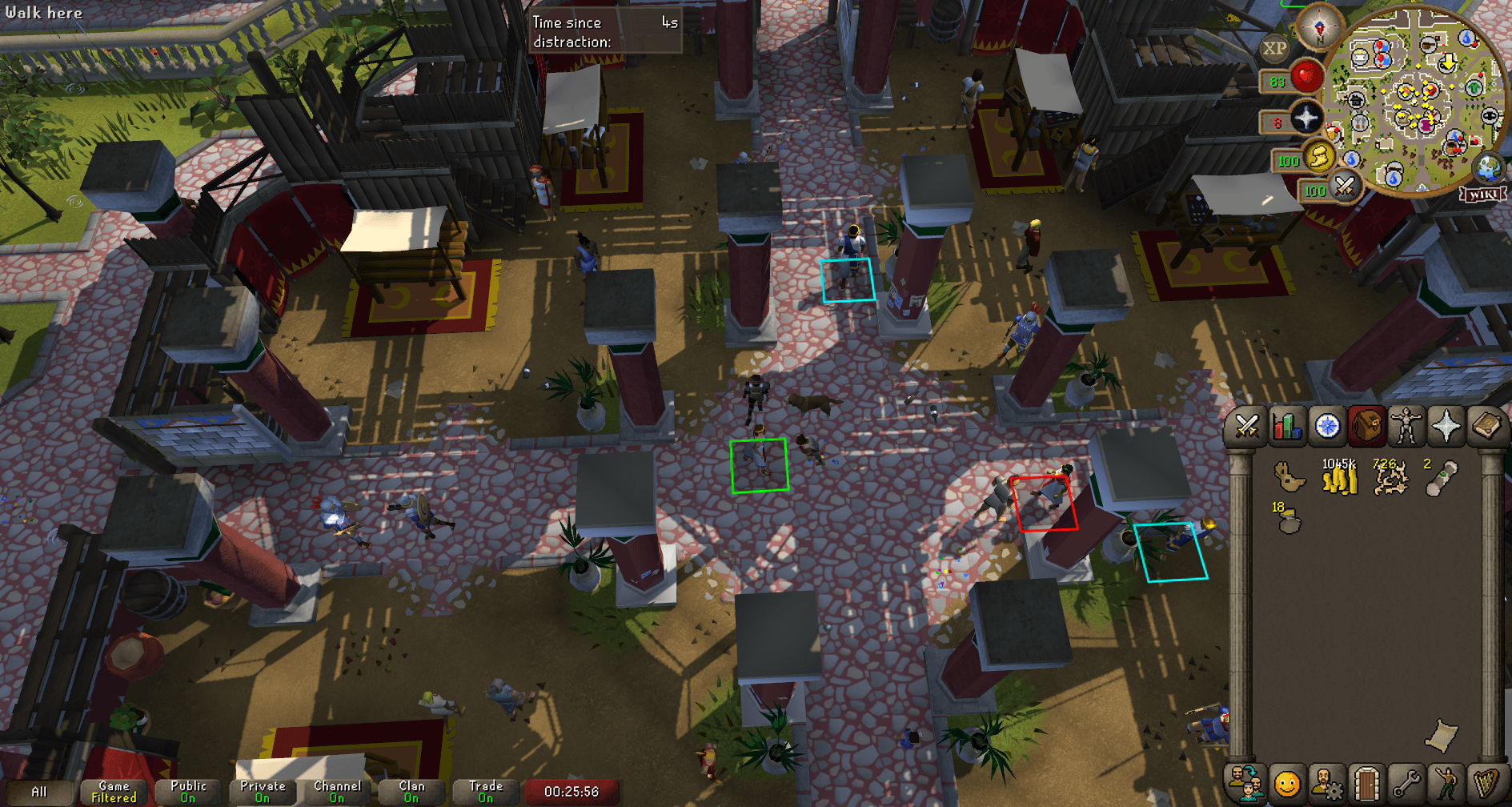Select the Game Filtered chat tab

click(x=112, y=791)
